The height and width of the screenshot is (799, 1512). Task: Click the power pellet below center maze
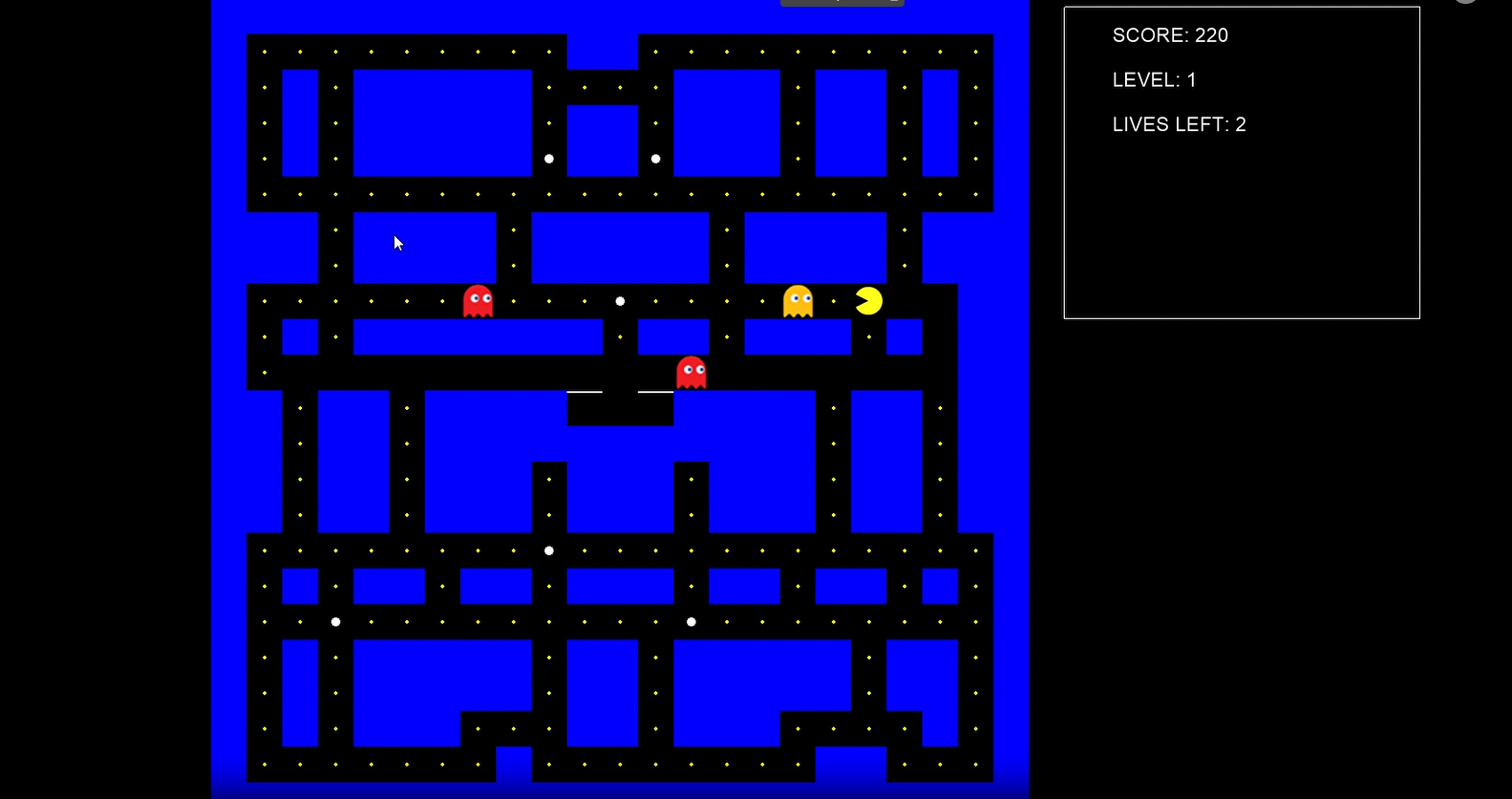click(x=549, y=550)
